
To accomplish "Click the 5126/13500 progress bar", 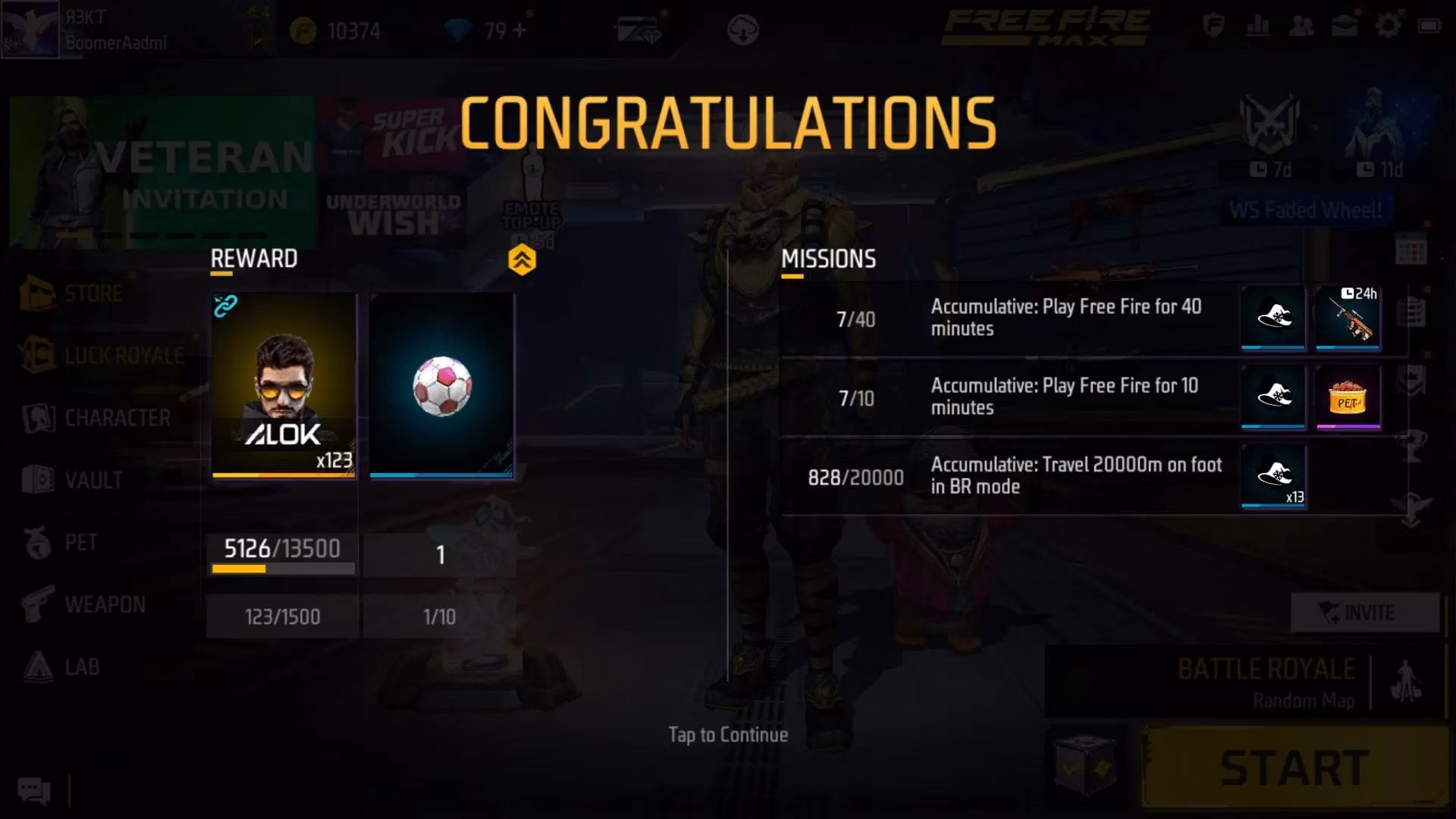I will pos(281,550).
